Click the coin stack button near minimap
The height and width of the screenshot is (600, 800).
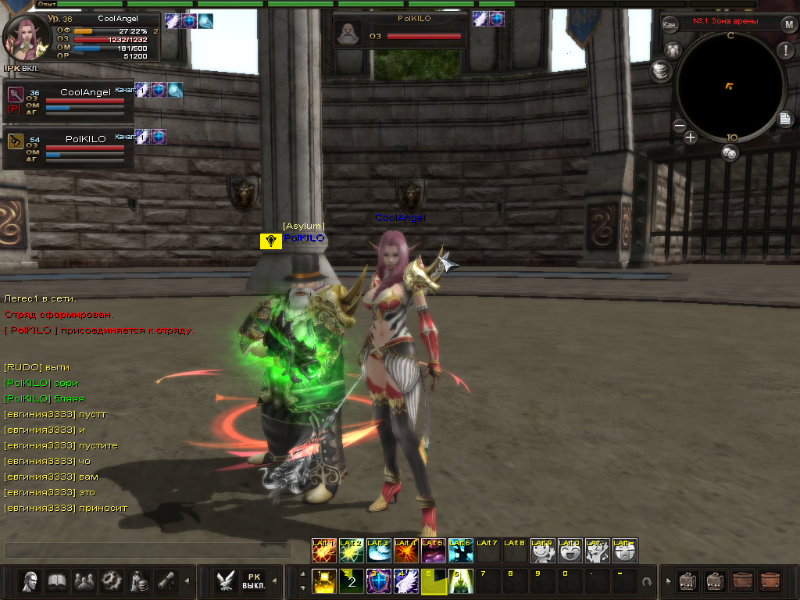pos(660,71)
